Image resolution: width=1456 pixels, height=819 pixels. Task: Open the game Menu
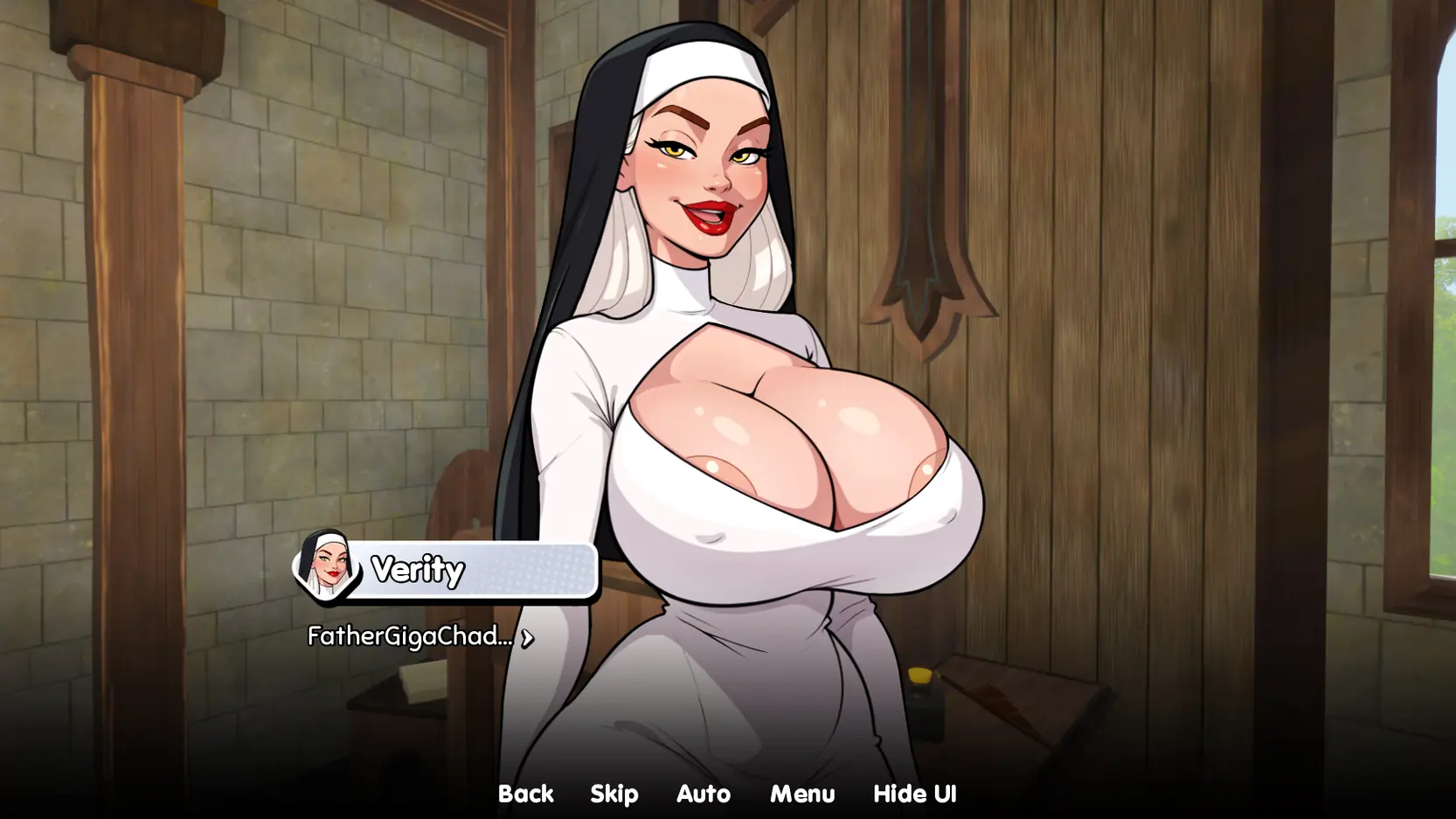(x=801, y=794)
